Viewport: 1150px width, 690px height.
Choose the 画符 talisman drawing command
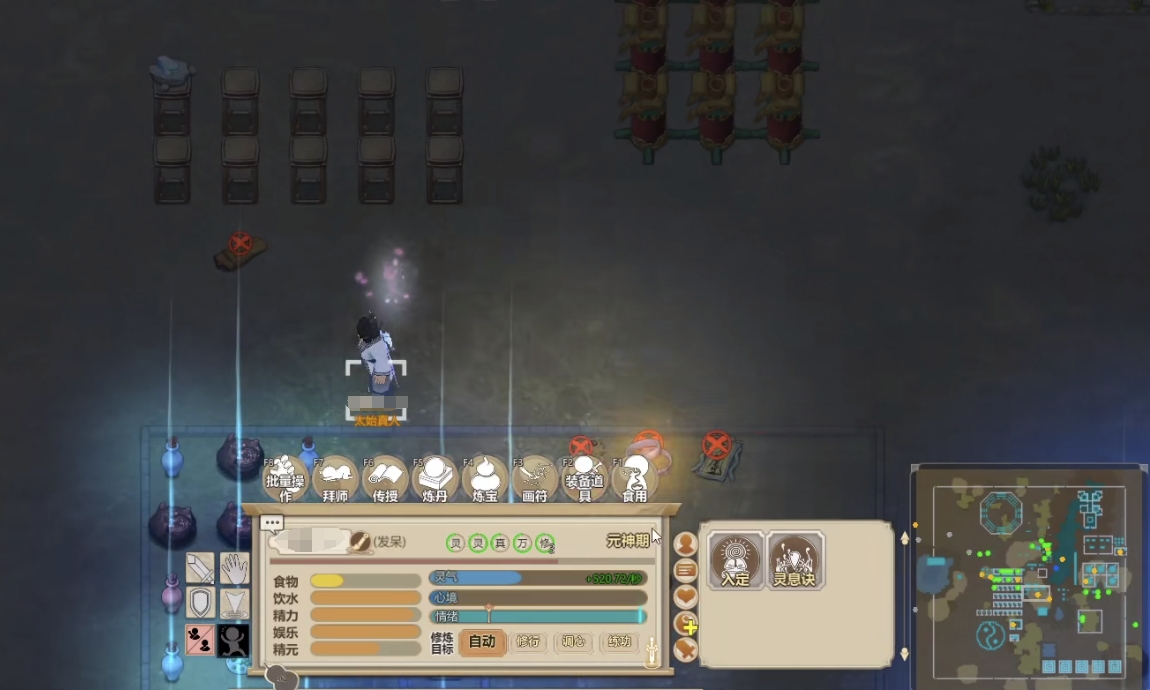pyautogui.click(x=535, y=479)
